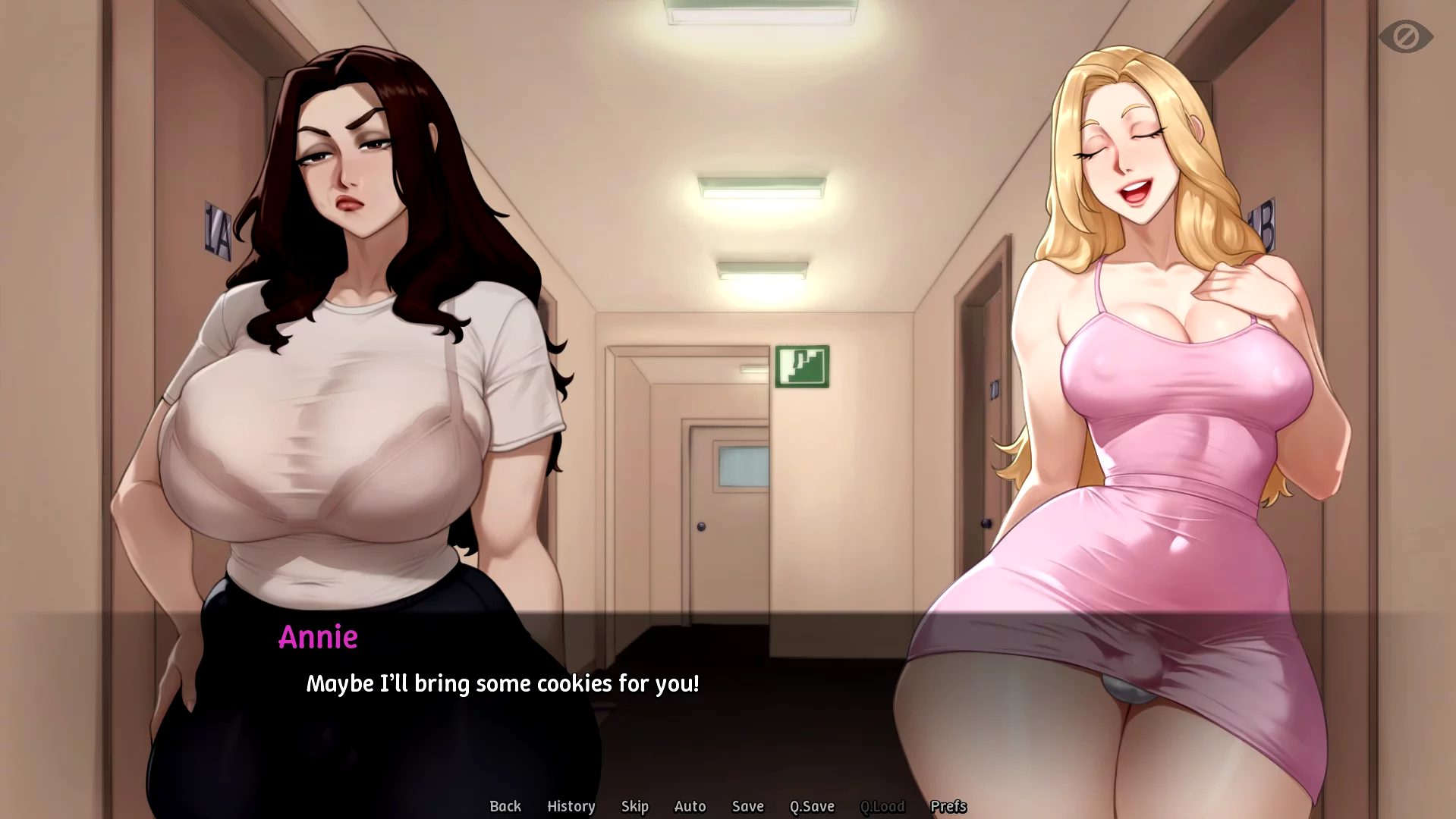Open the Prefs menu
1456x819 pixels.
(x=948, y=806)
